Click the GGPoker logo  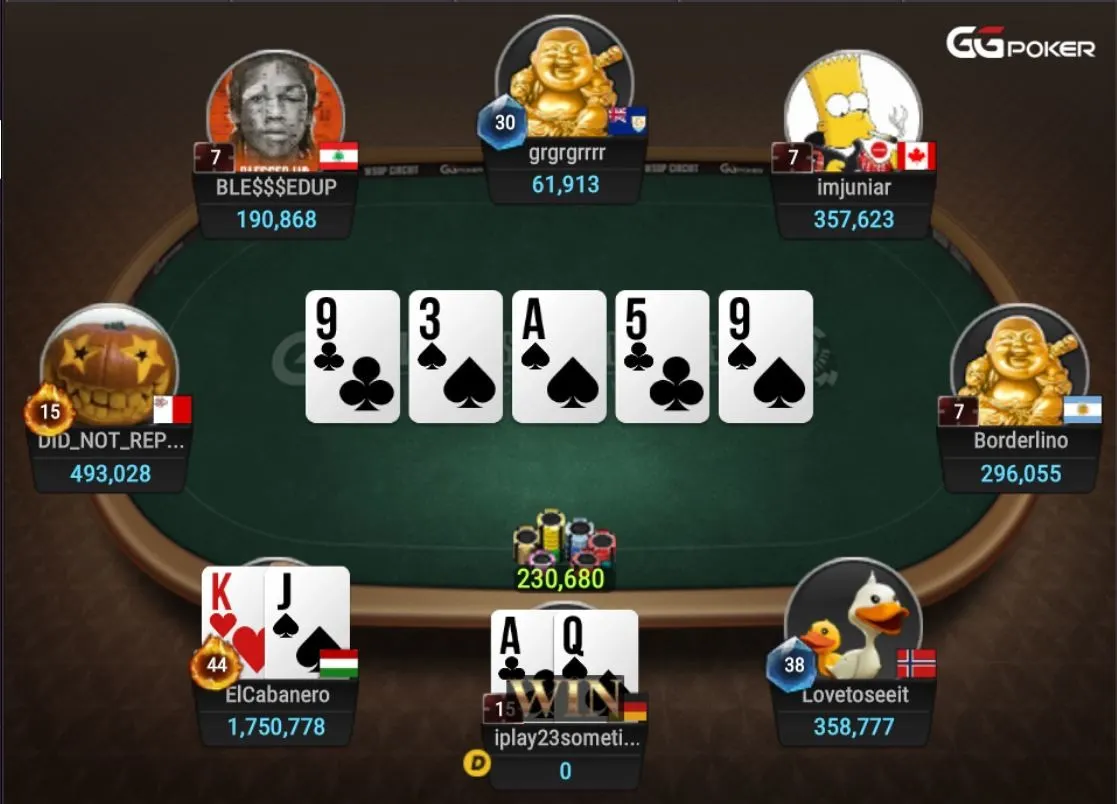[x=1020, y=44]
